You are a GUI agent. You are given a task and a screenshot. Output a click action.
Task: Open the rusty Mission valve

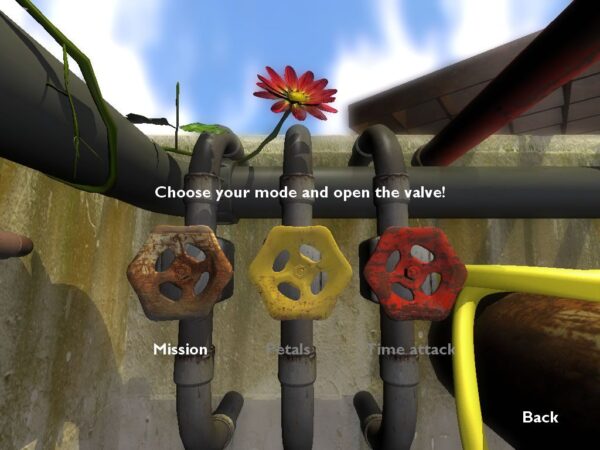point(180,272)
